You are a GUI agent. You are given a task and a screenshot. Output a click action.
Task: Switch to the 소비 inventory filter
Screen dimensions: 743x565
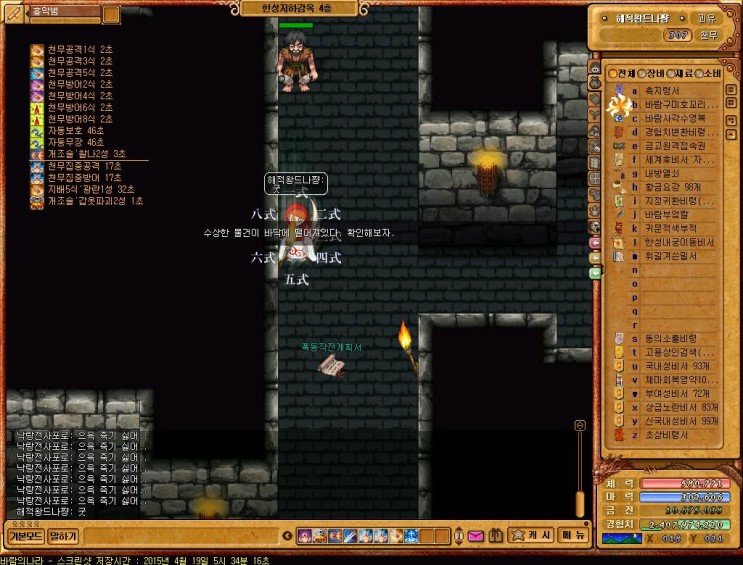pos(710,74)
